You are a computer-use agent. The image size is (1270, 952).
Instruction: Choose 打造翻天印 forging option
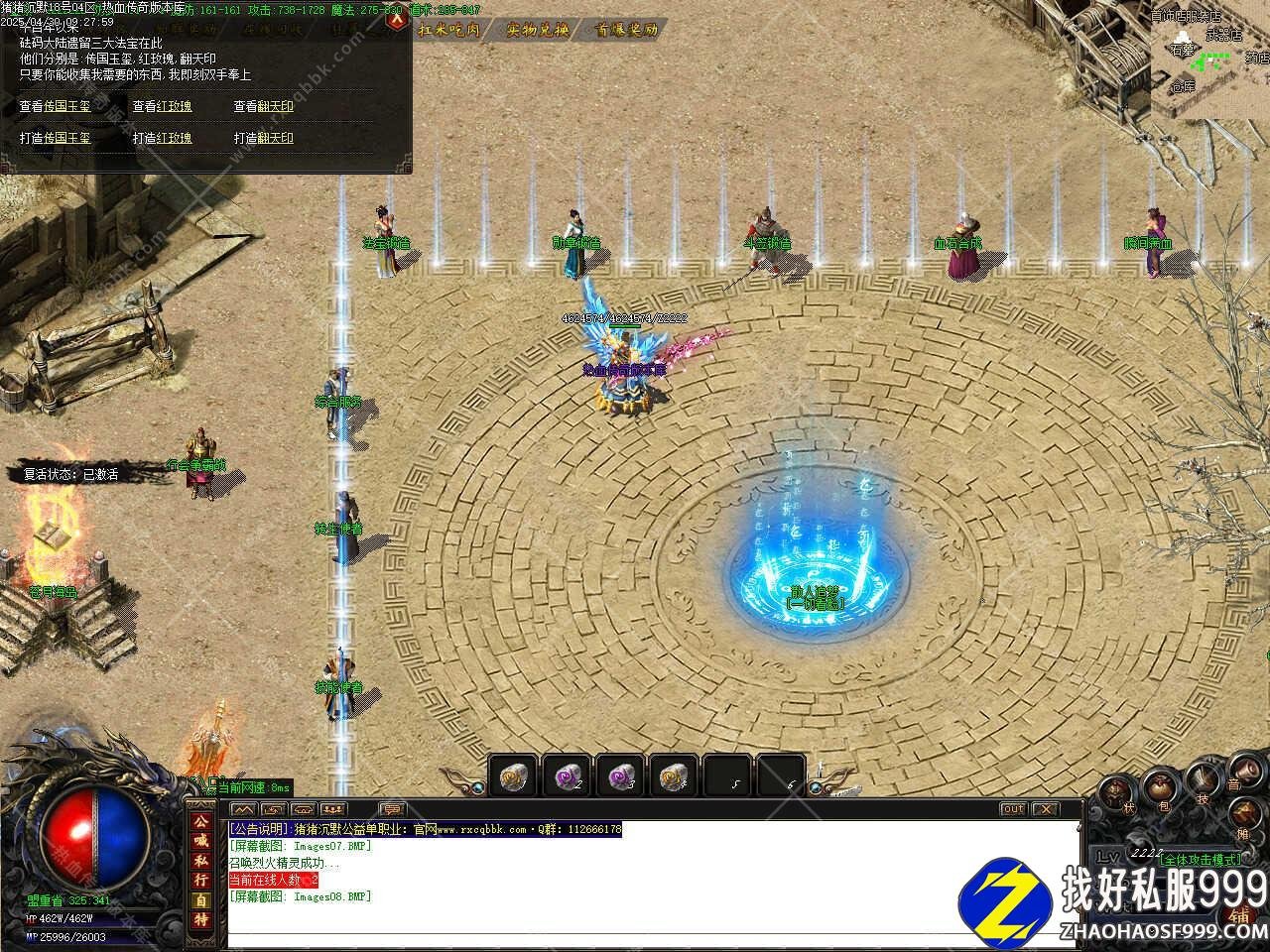264,138
